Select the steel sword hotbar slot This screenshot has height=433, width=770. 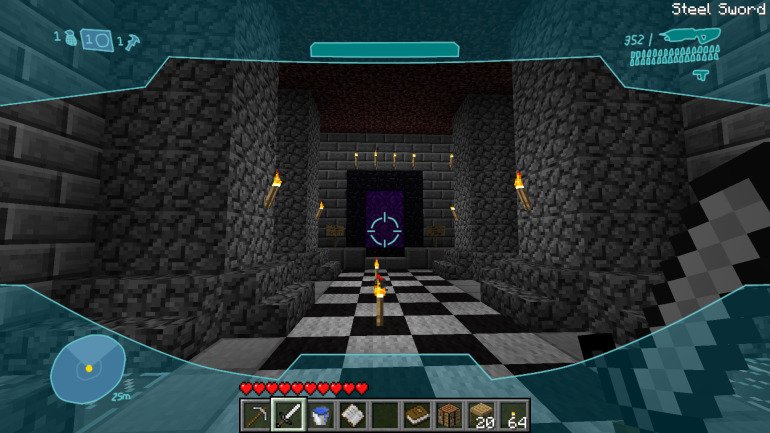[x=290, y=414]
